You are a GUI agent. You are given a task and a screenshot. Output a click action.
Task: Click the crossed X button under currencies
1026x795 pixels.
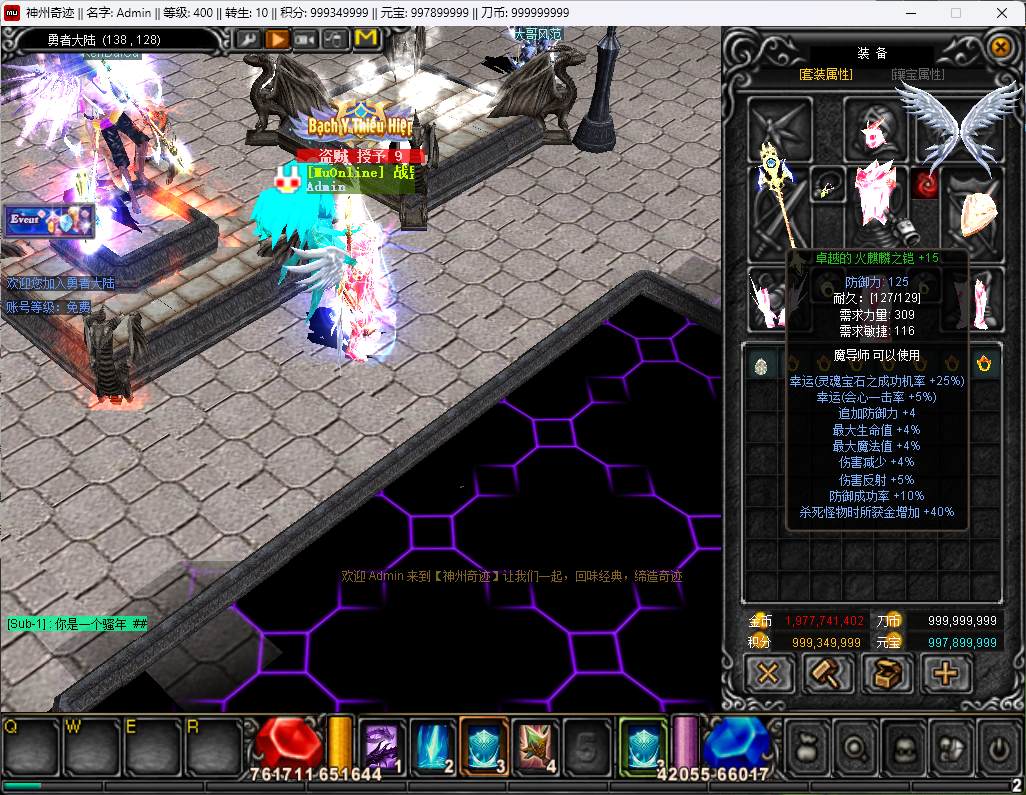768,674
